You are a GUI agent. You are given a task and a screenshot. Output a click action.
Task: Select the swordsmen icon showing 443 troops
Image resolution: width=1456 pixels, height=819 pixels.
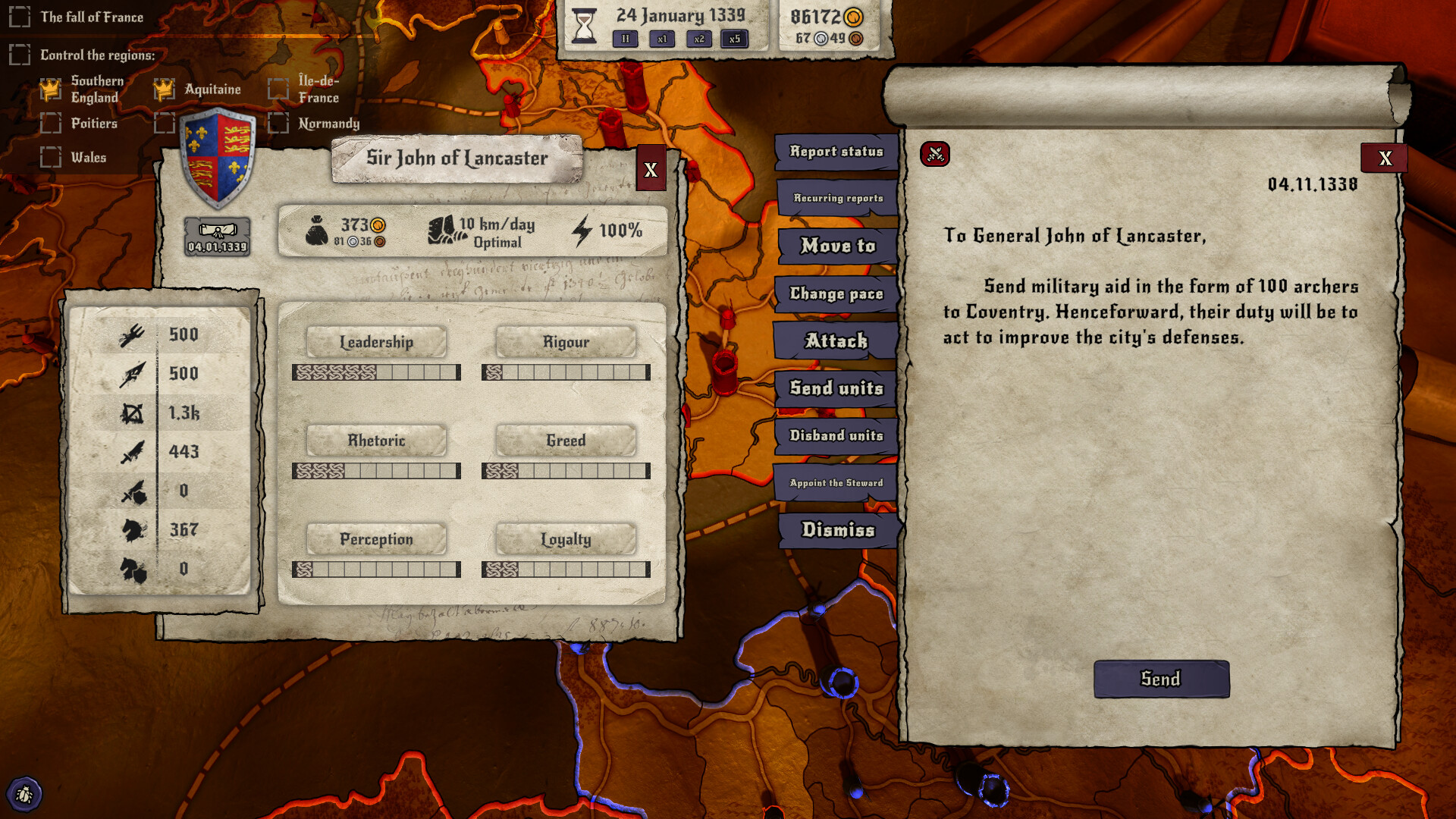tap(133, 452)
